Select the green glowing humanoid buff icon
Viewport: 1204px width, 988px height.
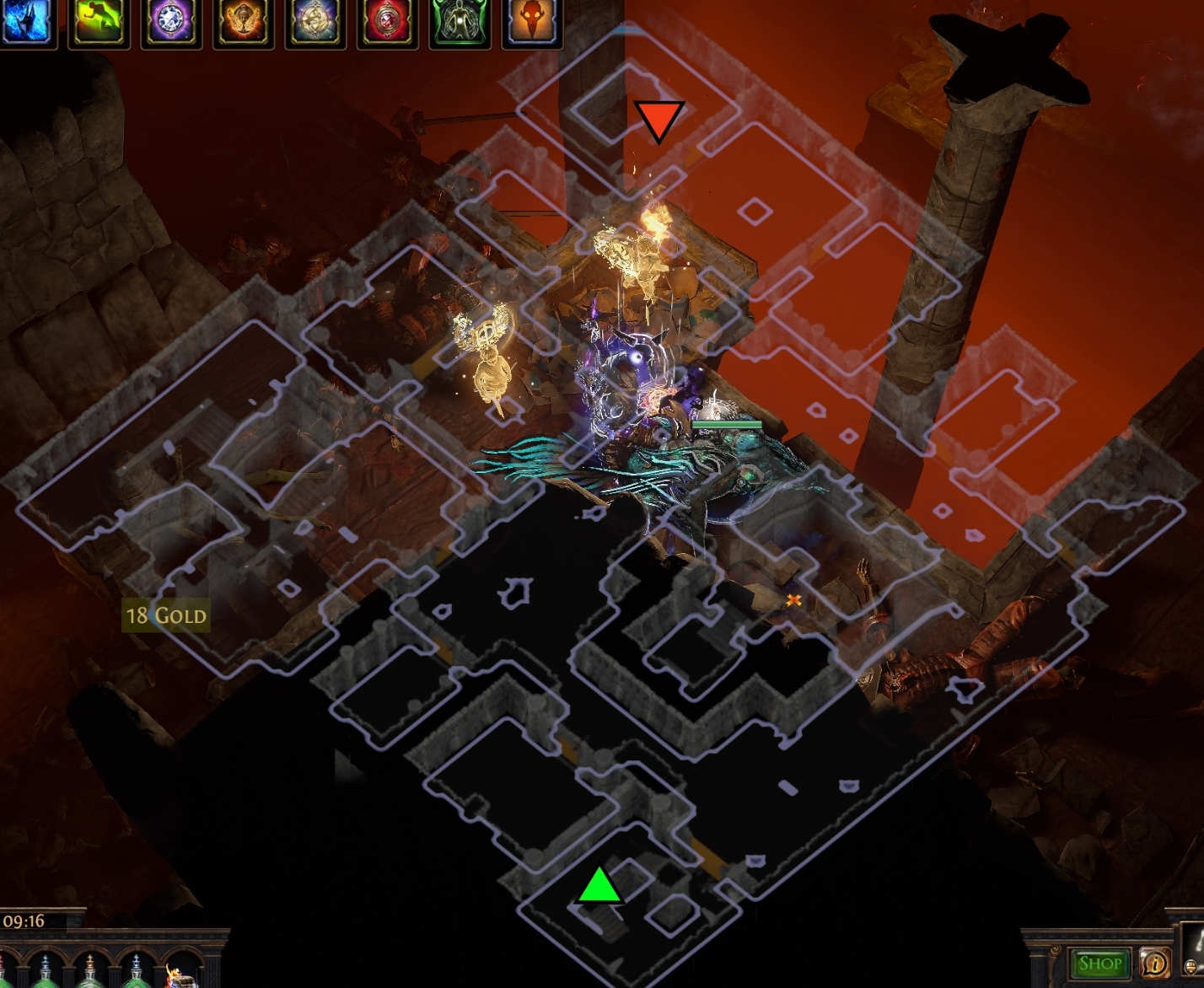point(460,21)
